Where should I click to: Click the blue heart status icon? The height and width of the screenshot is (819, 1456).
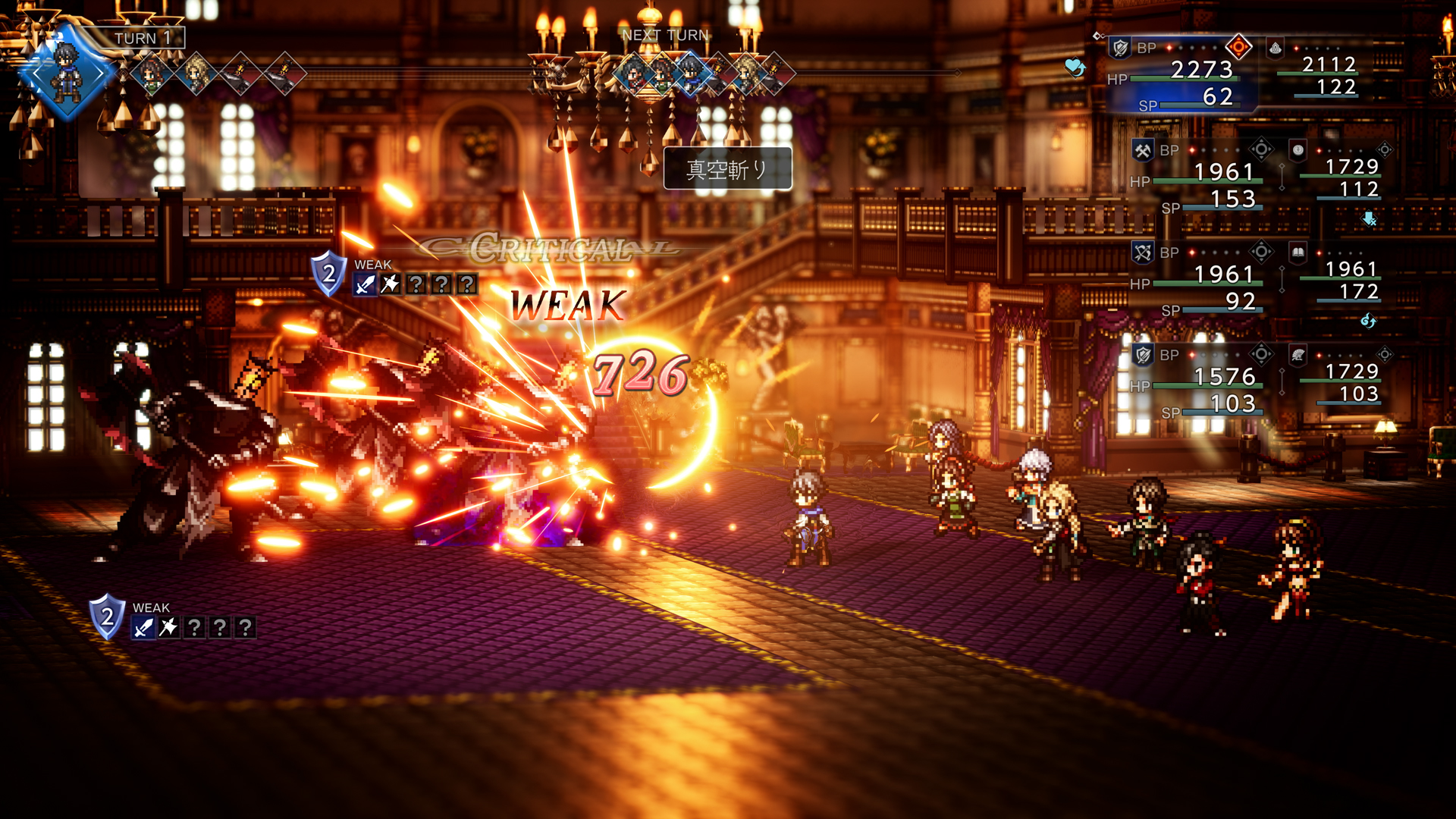point(1075,67)
